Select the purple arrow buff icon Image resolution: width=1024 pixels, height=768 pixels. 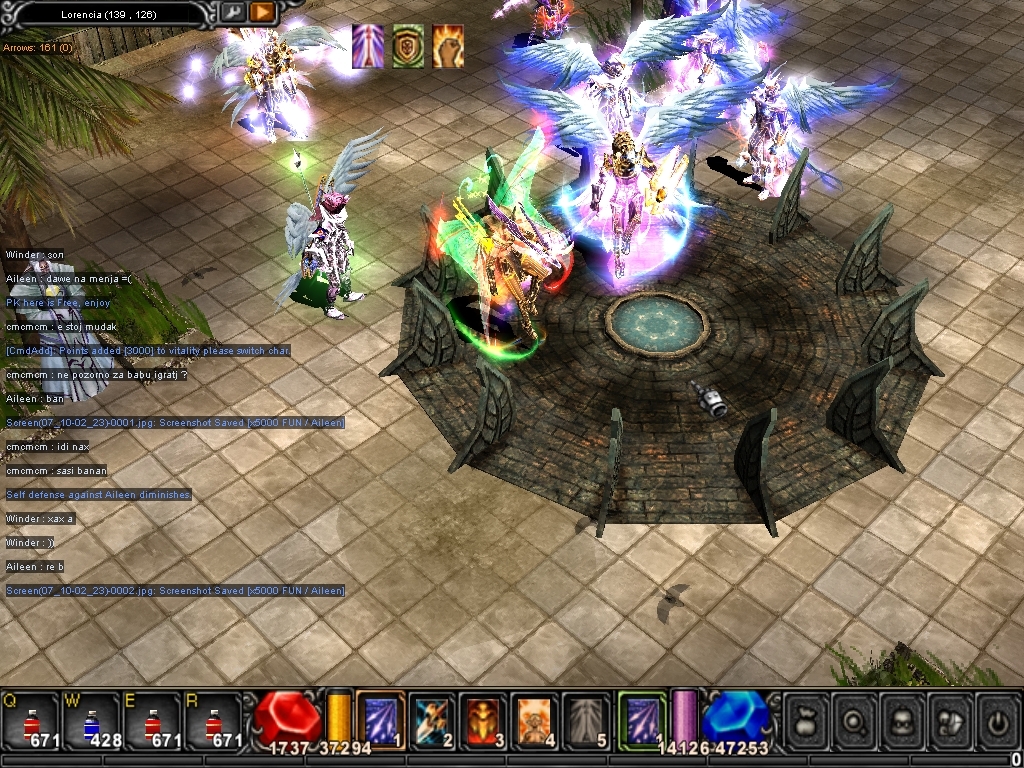[x=368, y=47]
